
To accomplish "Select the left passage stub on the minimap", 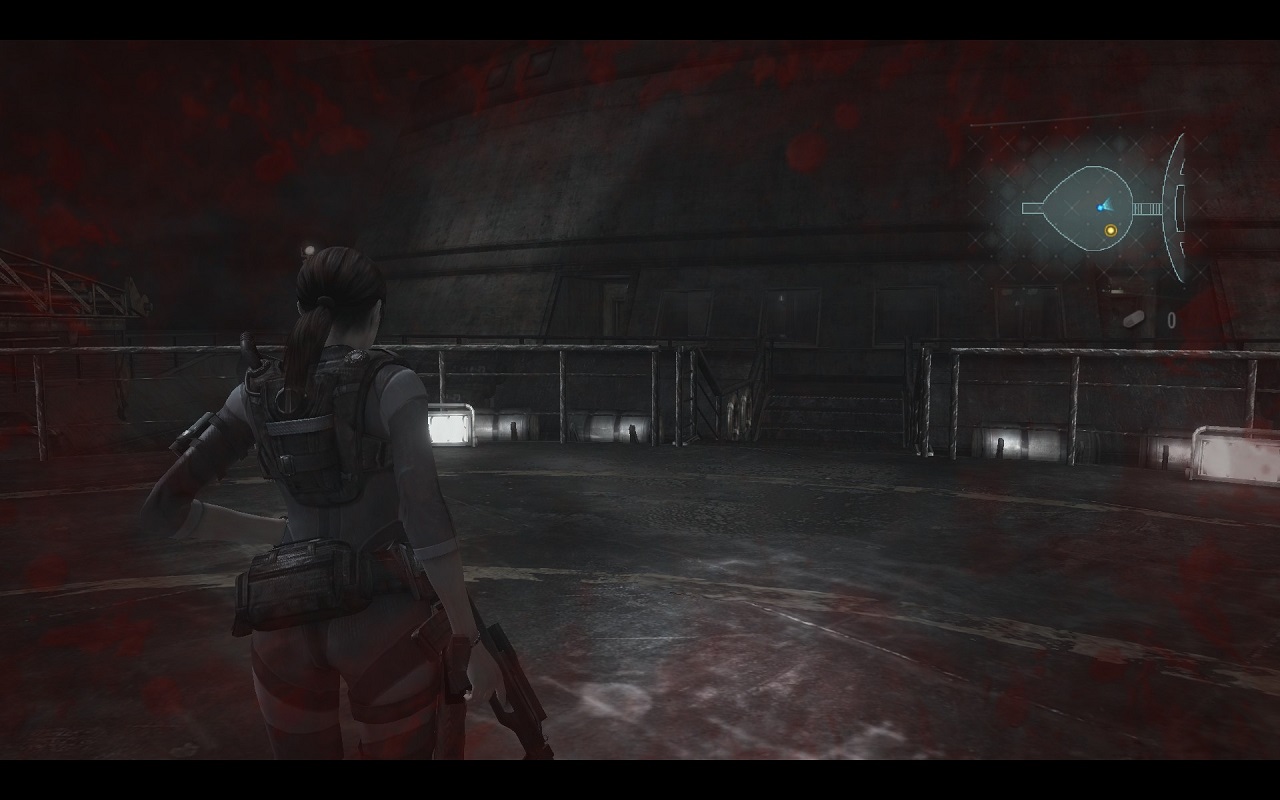I will (1032, 207).
